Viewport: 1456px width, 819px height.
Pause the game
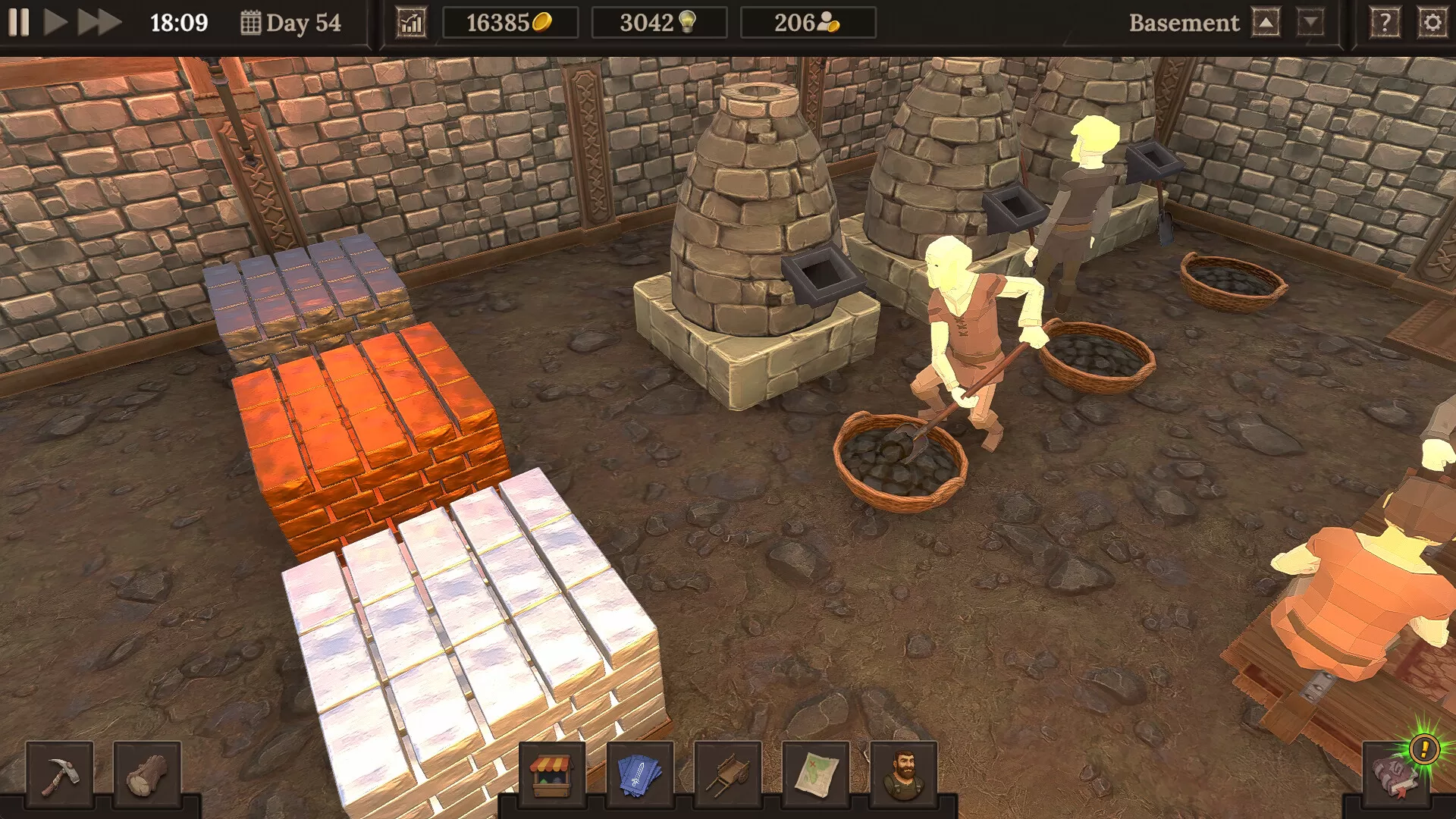20,23
